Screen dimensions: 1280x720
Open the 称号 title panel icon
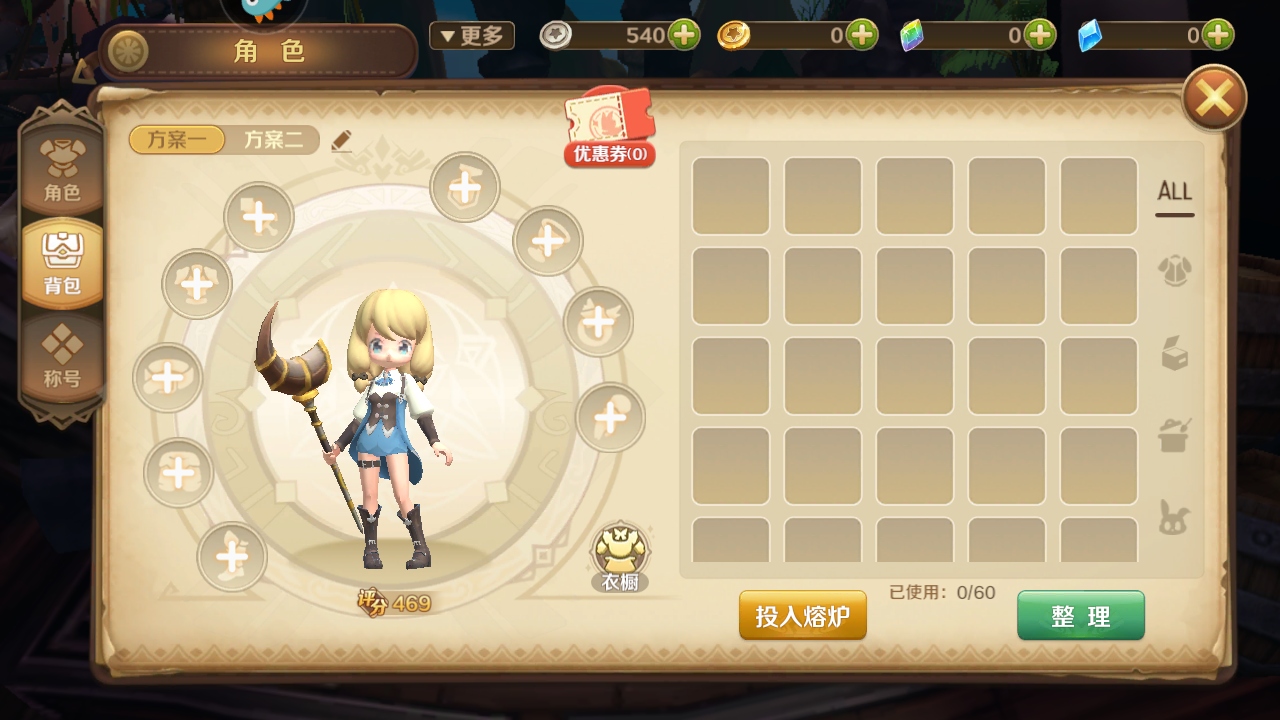click(62, 357)
